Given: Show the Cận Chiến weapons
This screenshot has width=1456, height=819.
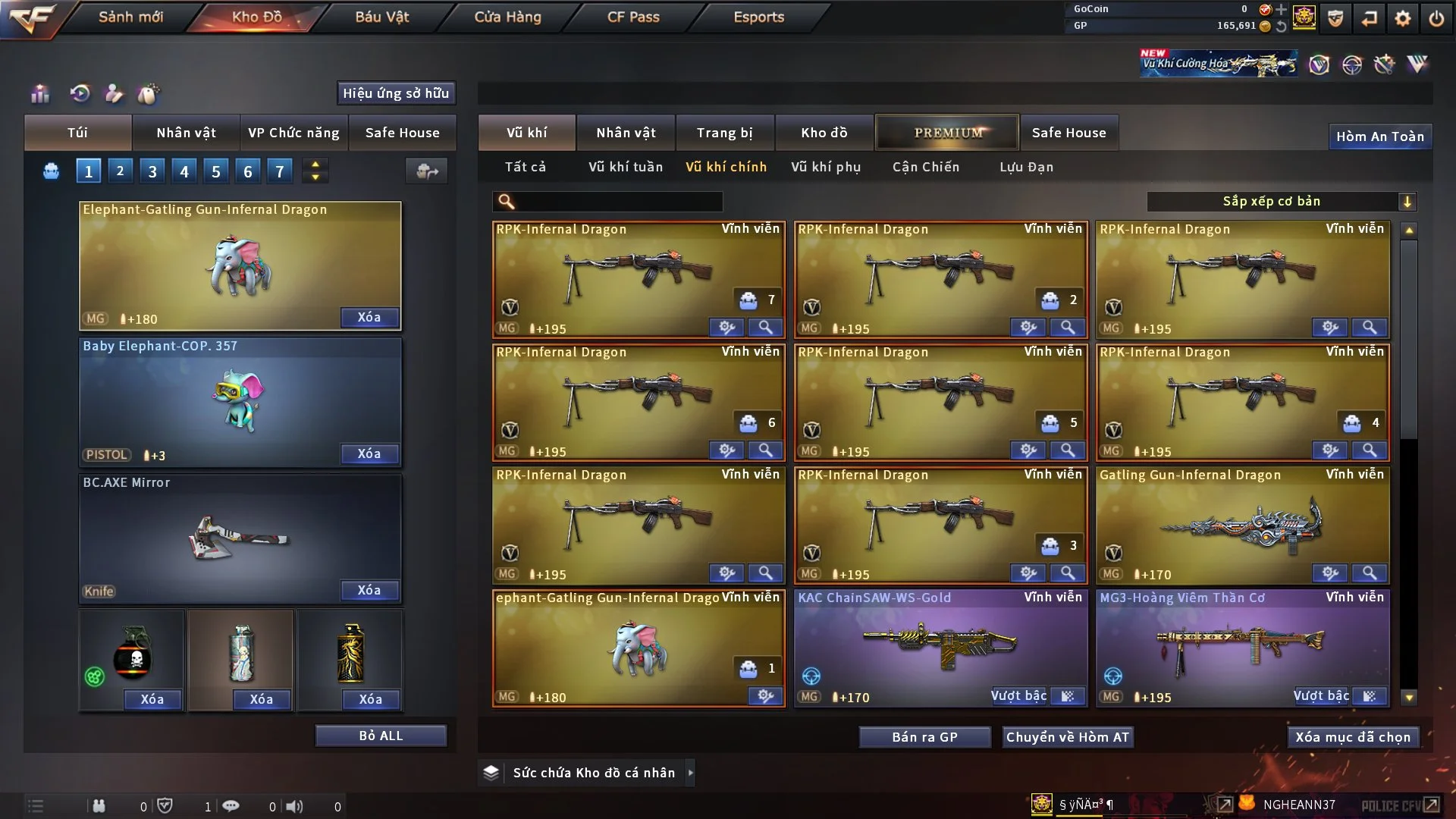Looking at the screenshot, I should click(925, 167).
